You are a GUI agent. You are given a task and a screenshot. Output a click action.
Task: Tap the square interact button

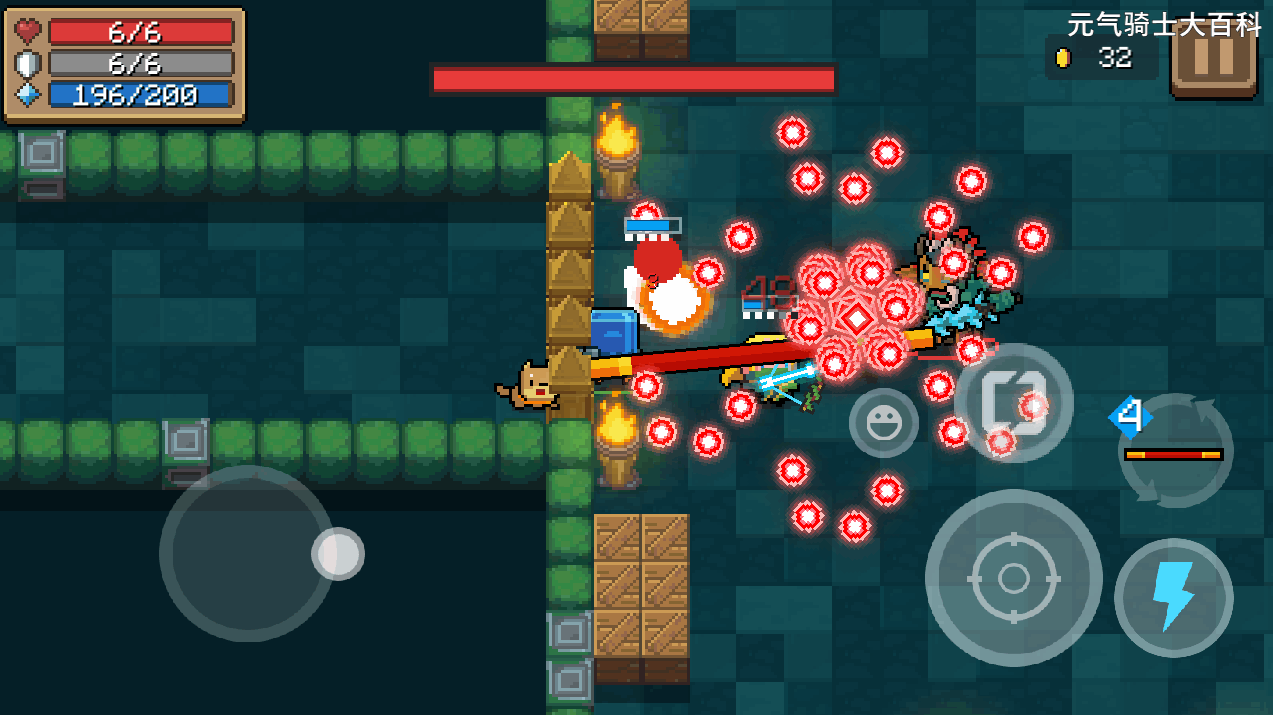[x=1012, y=403]
